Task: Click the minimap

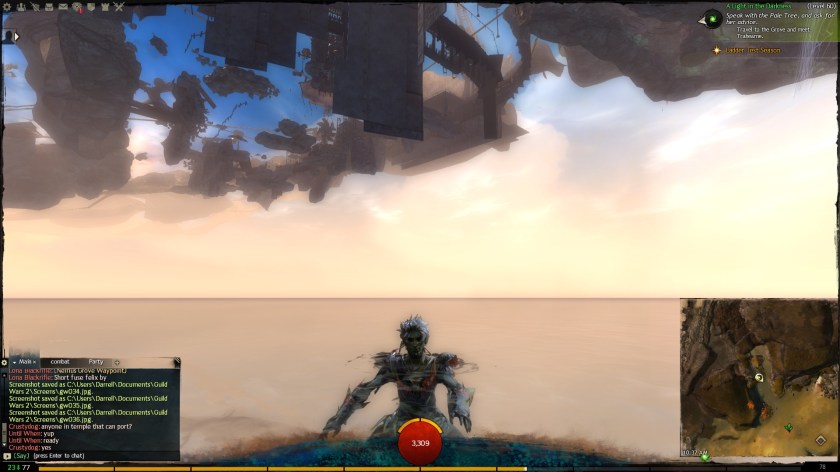Action: [x=759, y=377]
